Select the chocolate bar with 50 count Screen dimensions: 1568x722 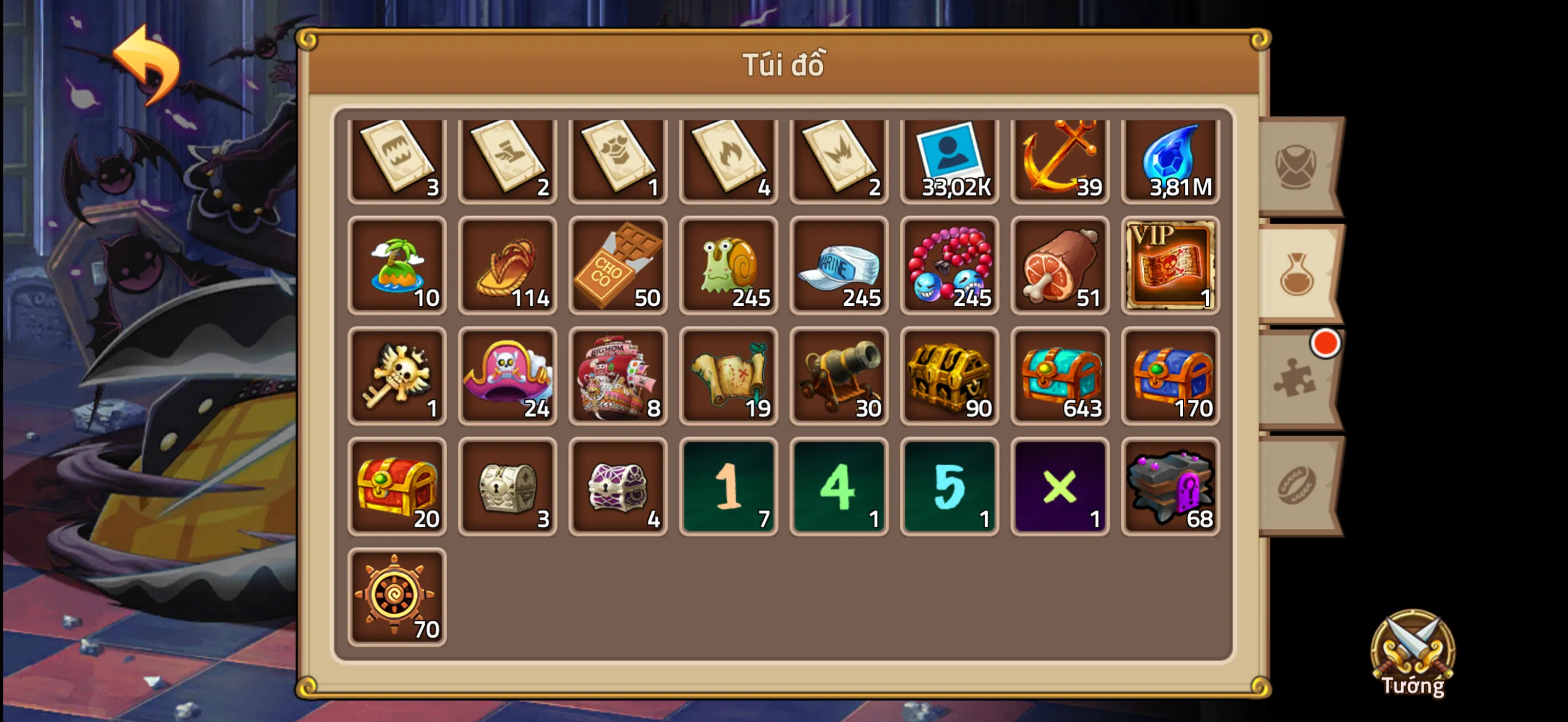coord(618,266)
